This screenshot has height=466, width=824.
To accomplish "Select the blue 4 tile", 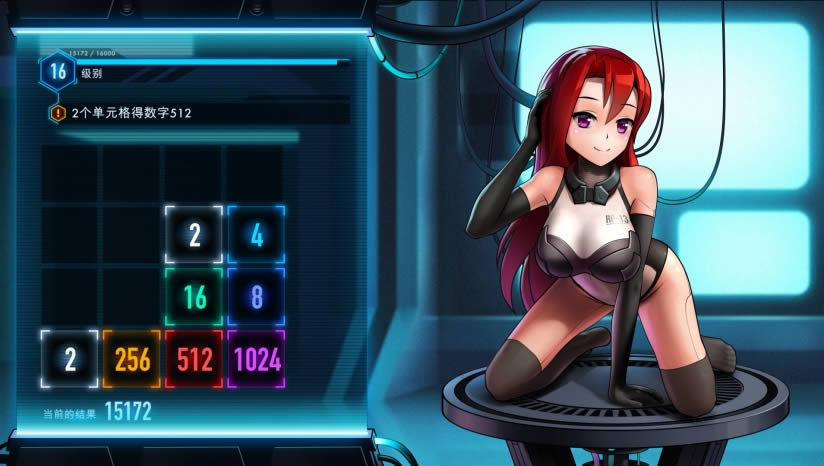I will click(256, 235).
